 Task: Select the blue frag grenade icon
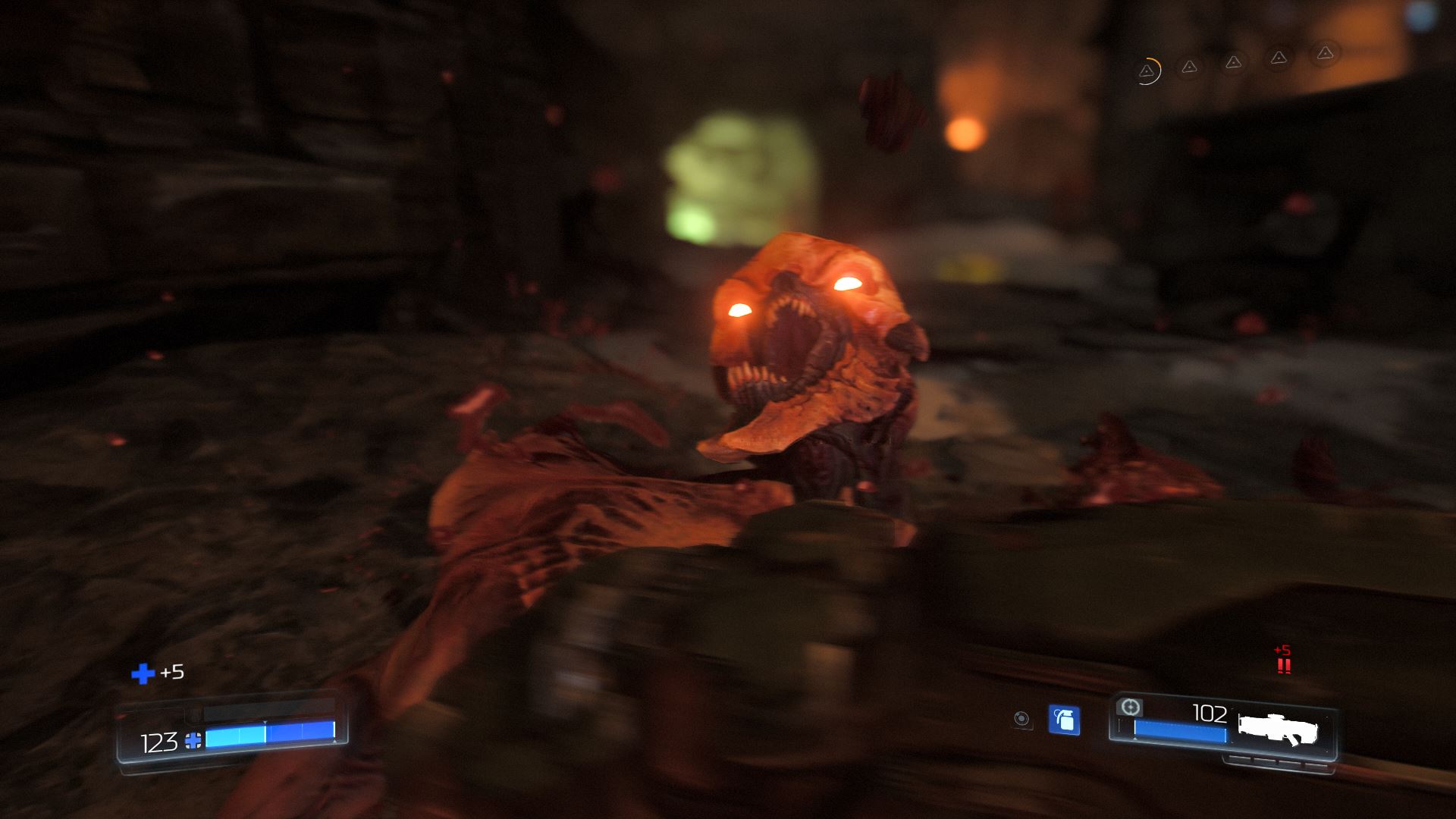pos(1064,720)
